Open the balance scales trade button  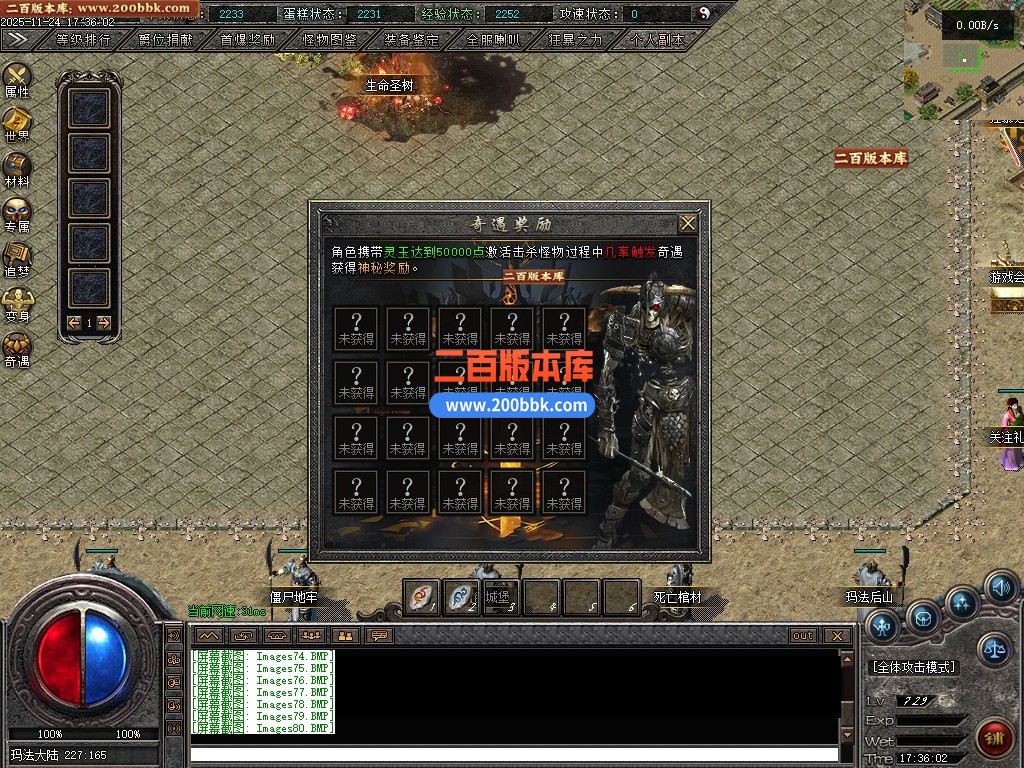[994, 649]
